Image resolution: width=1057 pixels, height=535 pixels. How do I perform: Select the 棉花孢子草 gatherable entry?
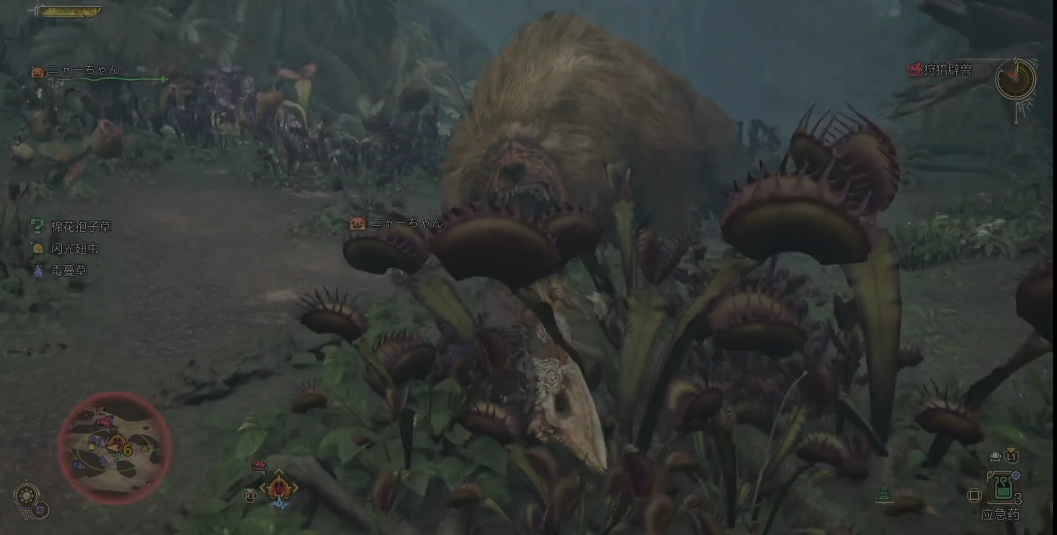click(x=75, y=227)
